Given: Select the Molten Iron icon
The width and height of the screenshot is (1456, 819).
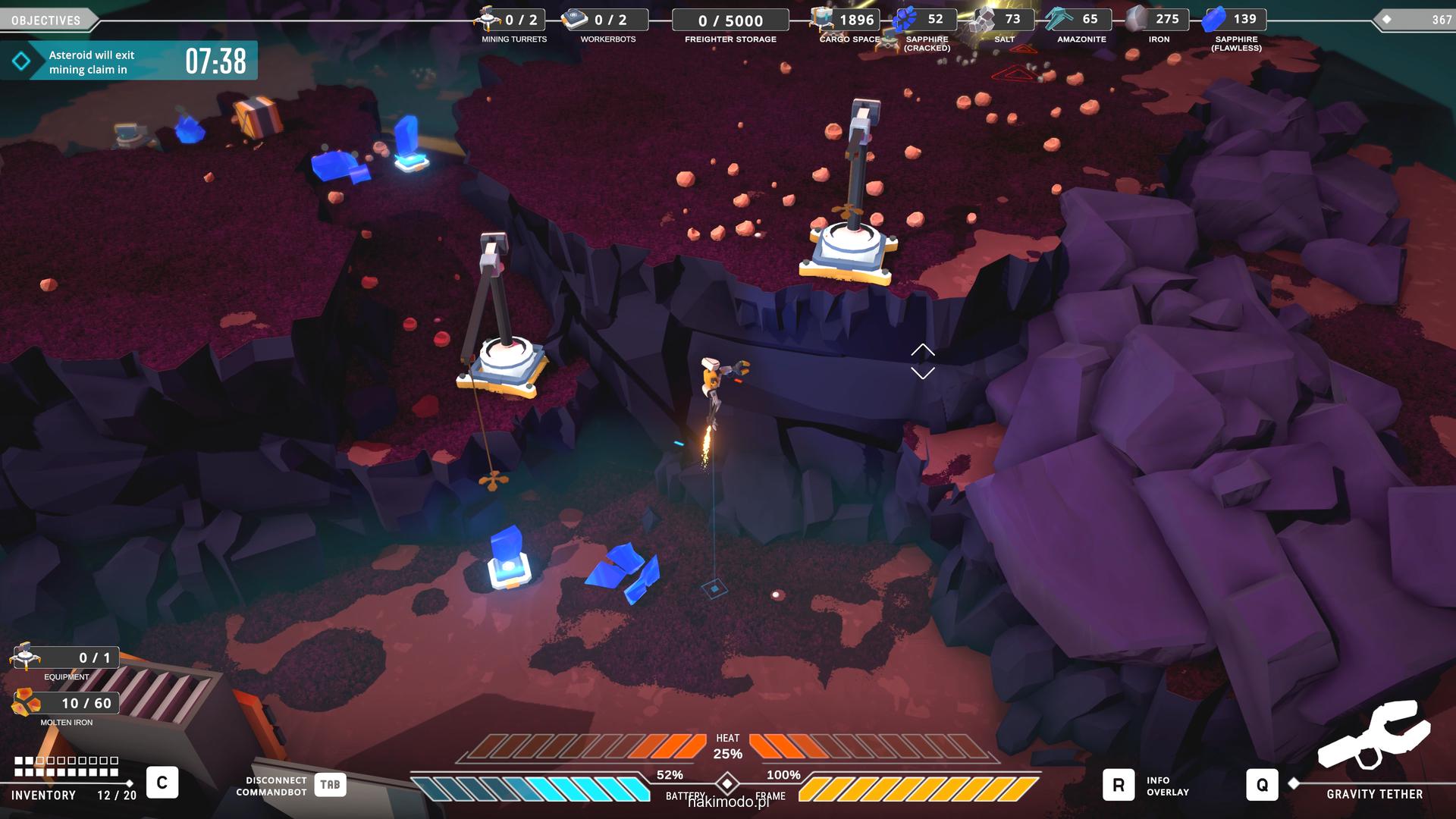Looking at the screenshot, I should coord(27,703).
